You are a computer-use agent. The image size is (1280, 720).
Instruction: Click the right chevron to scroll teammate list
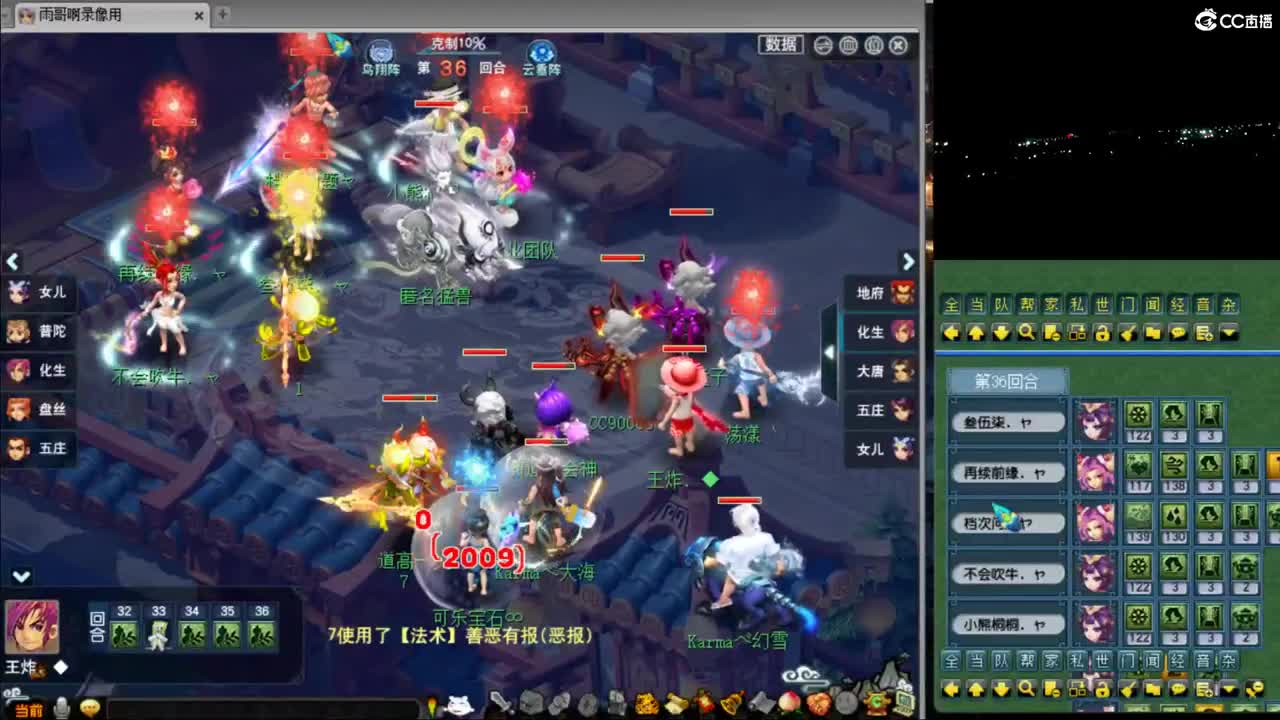[908, 262]
